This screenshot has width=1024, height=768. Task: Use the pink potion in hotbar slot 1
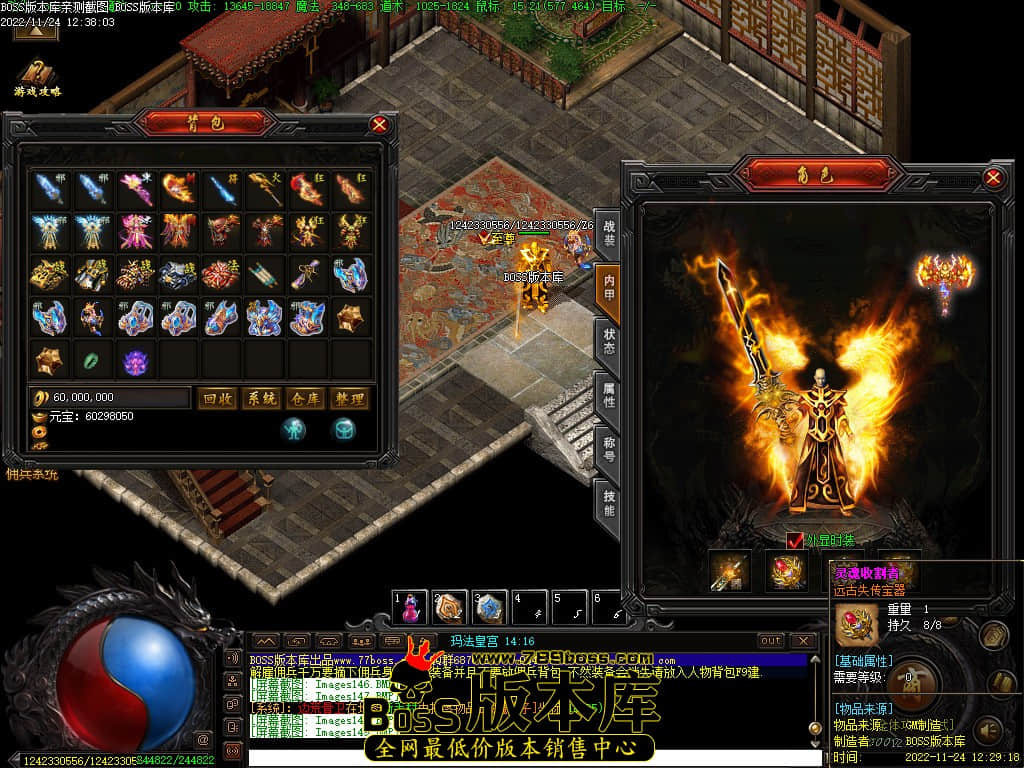411,607
